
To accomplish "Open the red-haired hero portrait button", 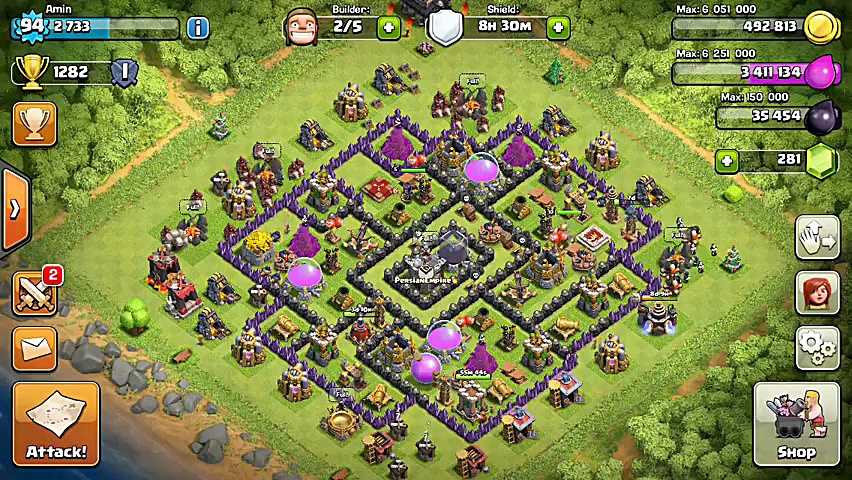I will click(x=817, y=292).
